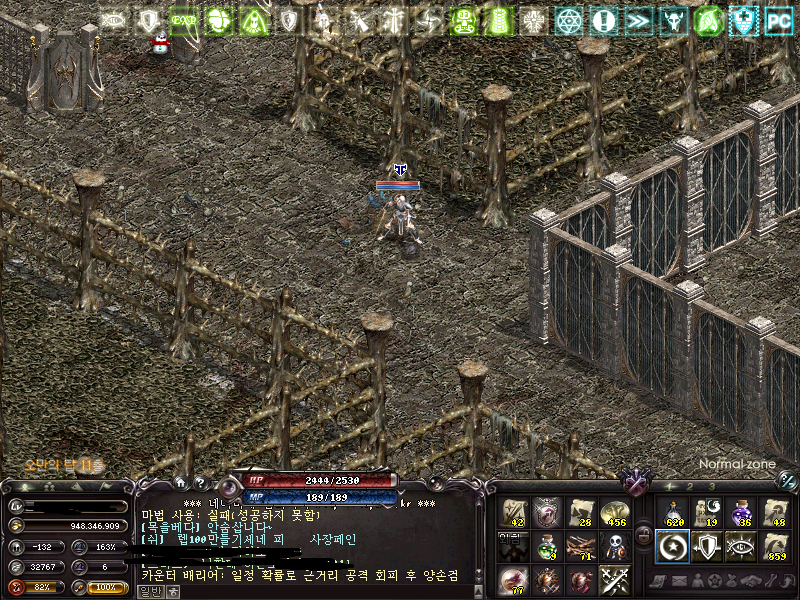Use the gold coin item with 456 count
The height and width of the screenshot is (600, 800).
point(614,513)
